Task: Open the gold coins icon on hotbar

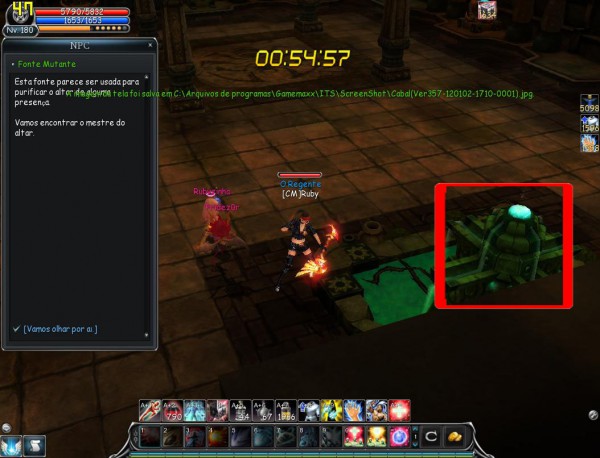Action: click(x=453, y=437)
